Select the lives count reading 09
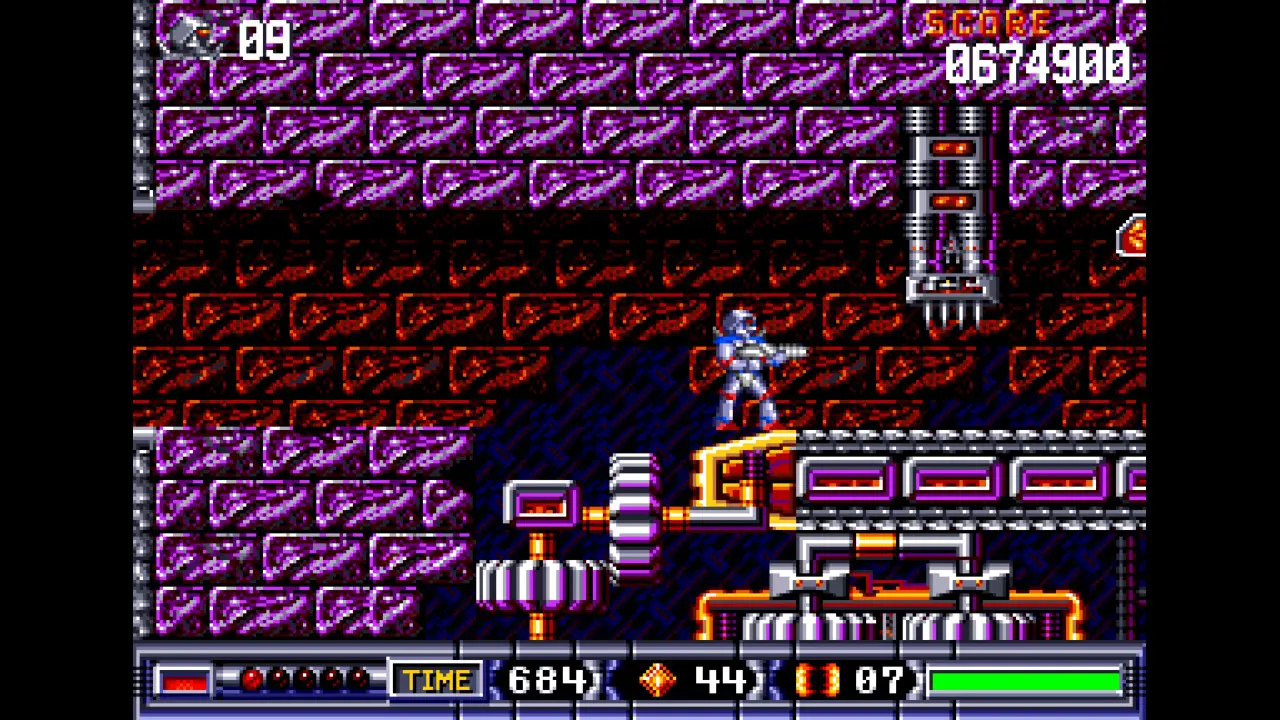 265,40
